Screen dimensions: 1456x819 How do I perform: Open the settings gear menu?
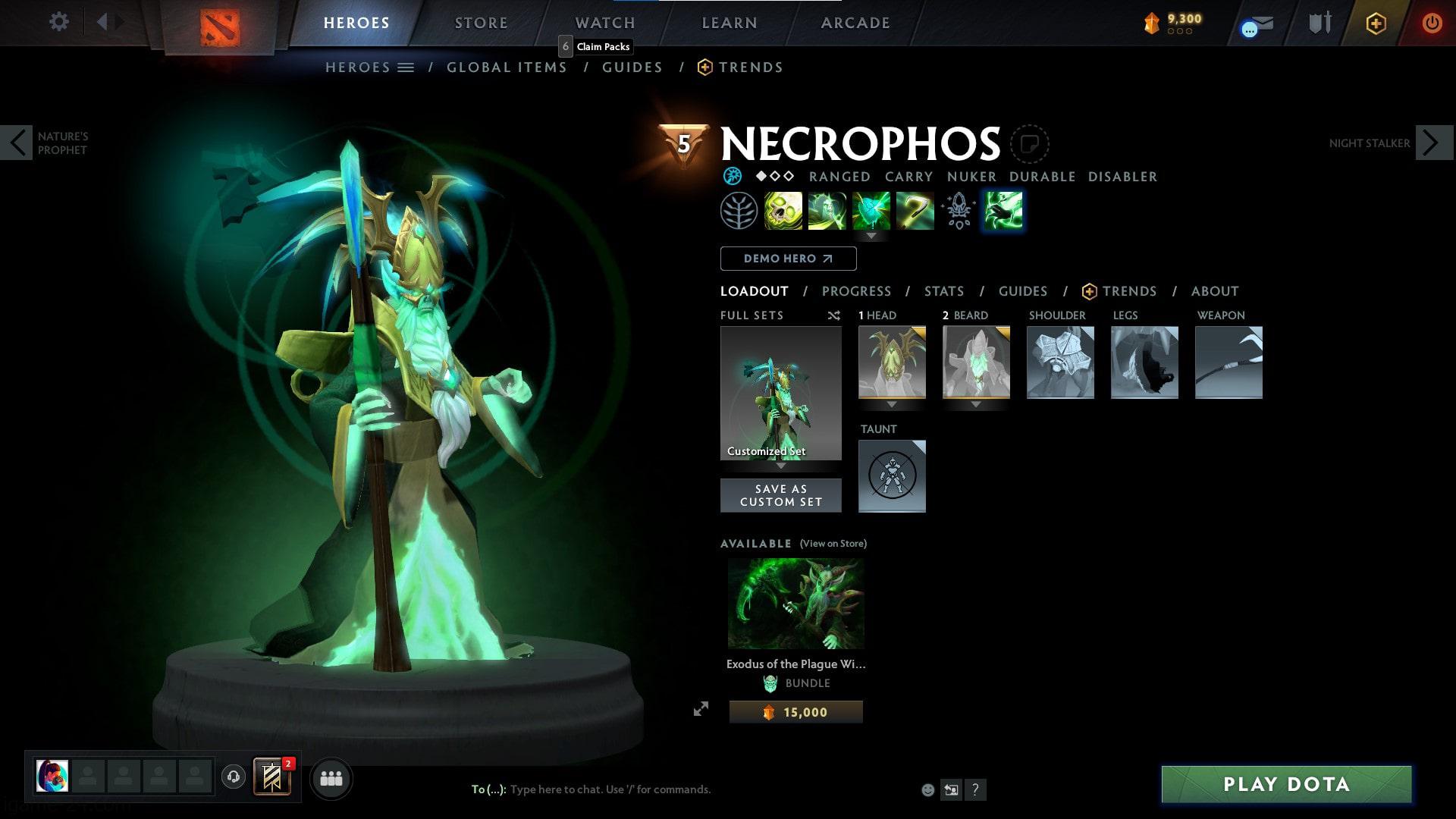click(58, 22)
